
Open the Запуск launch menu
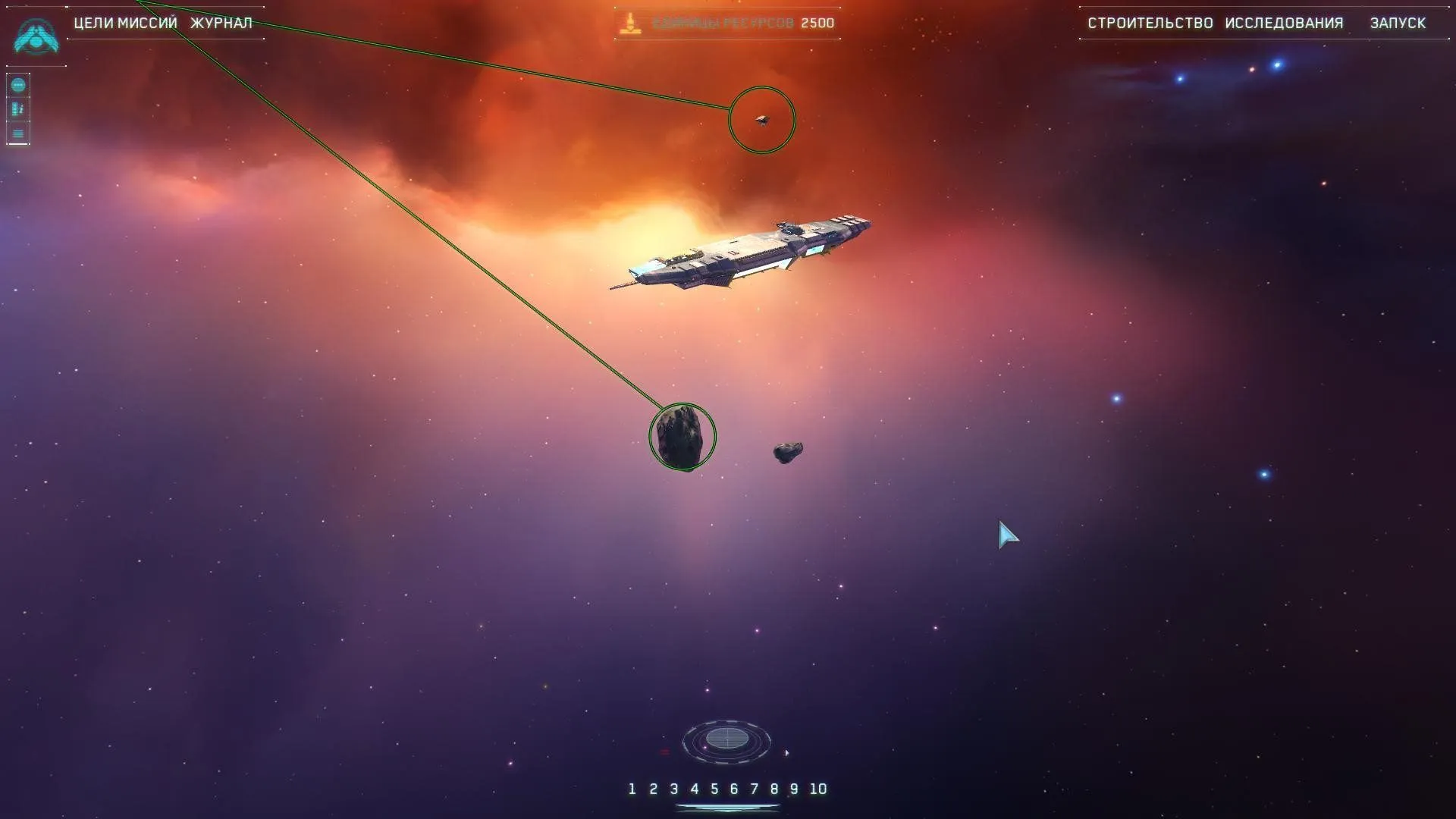click(1398, 23)
